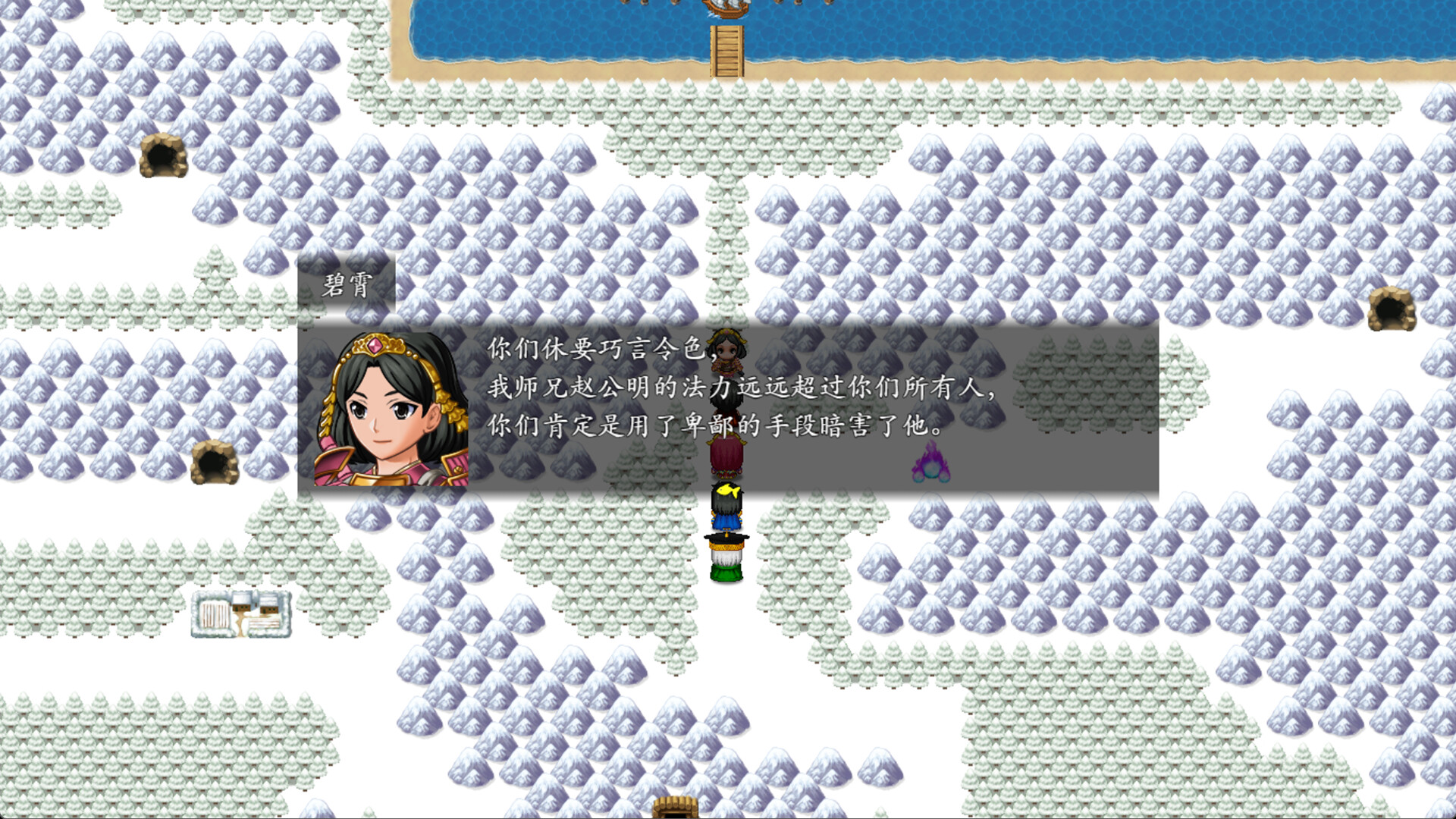The width and height of the screenshot is (1456, 819).
Task: Click the cave entrance near the top-left mountains
Action: (x=162, y=155)
